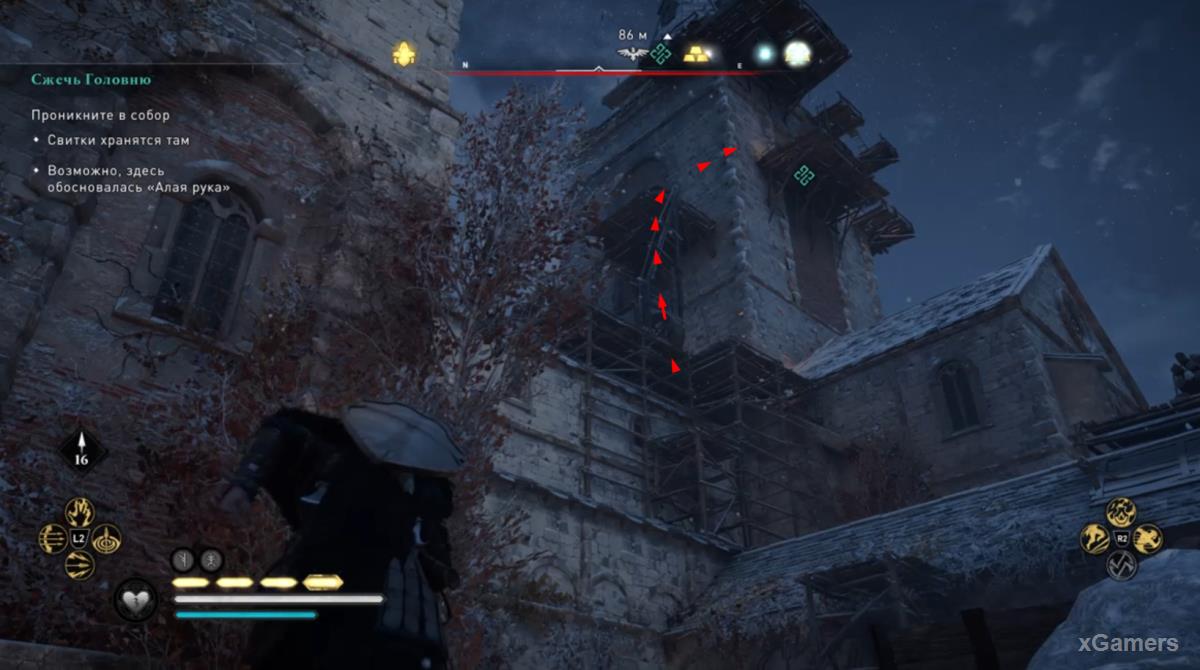Activate the kicking figure melee ability
This screenshot has width=1200, height=670.
point(1094,539)
